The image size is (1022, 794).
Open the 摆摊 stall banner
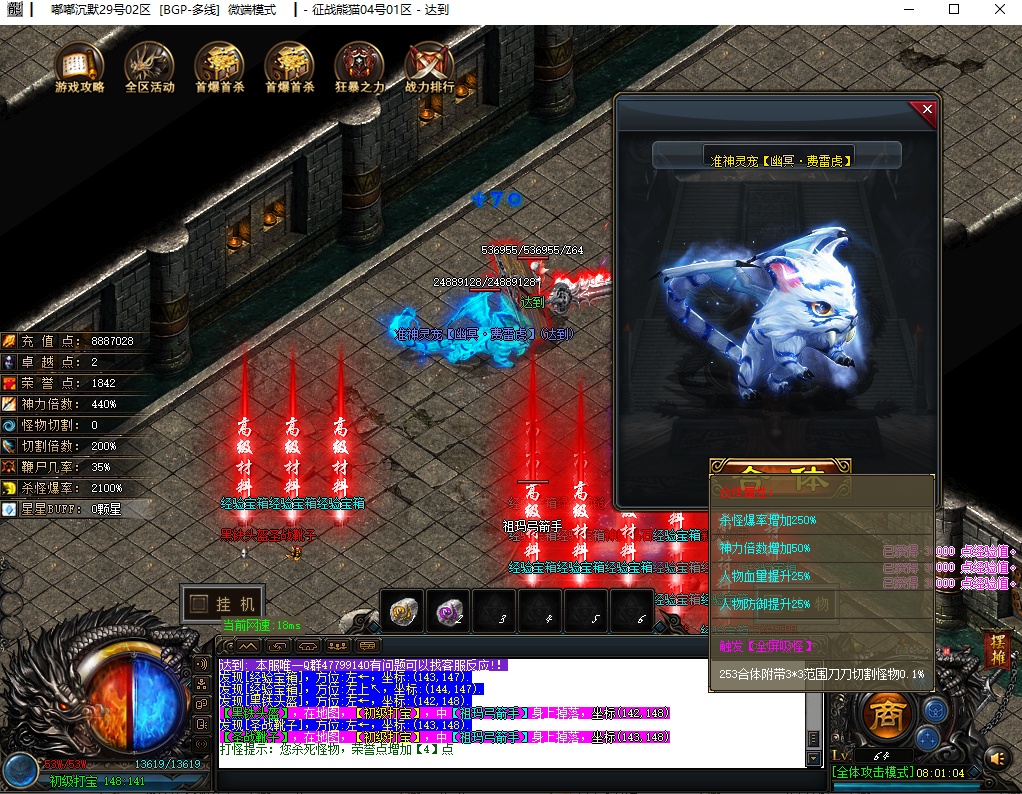(x=996, y=650)
